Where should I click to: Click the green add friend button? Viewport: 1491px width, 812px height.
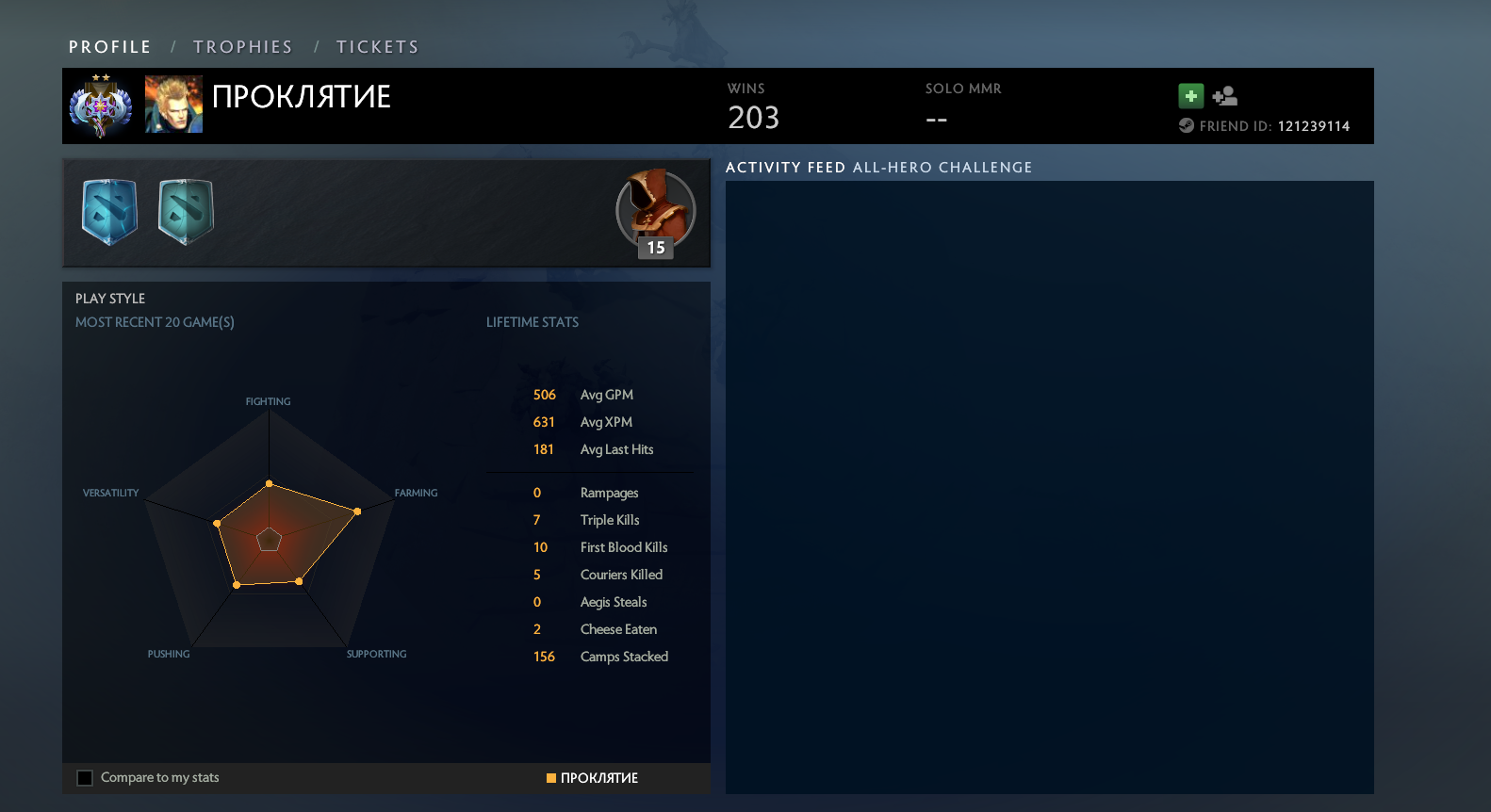click(x=1191, y=96)
